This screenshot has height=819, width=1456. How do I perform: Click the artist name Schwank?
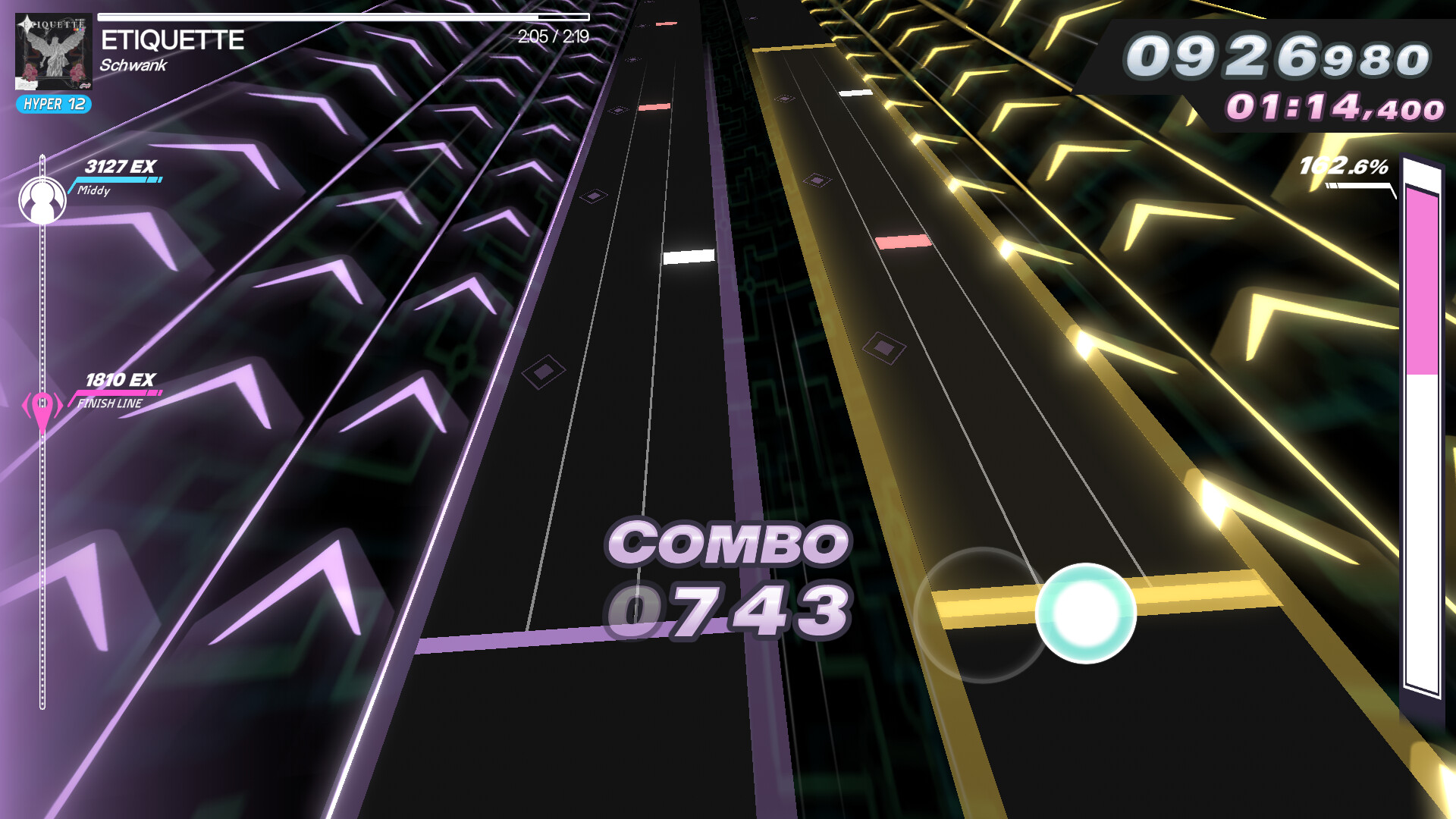133,67
